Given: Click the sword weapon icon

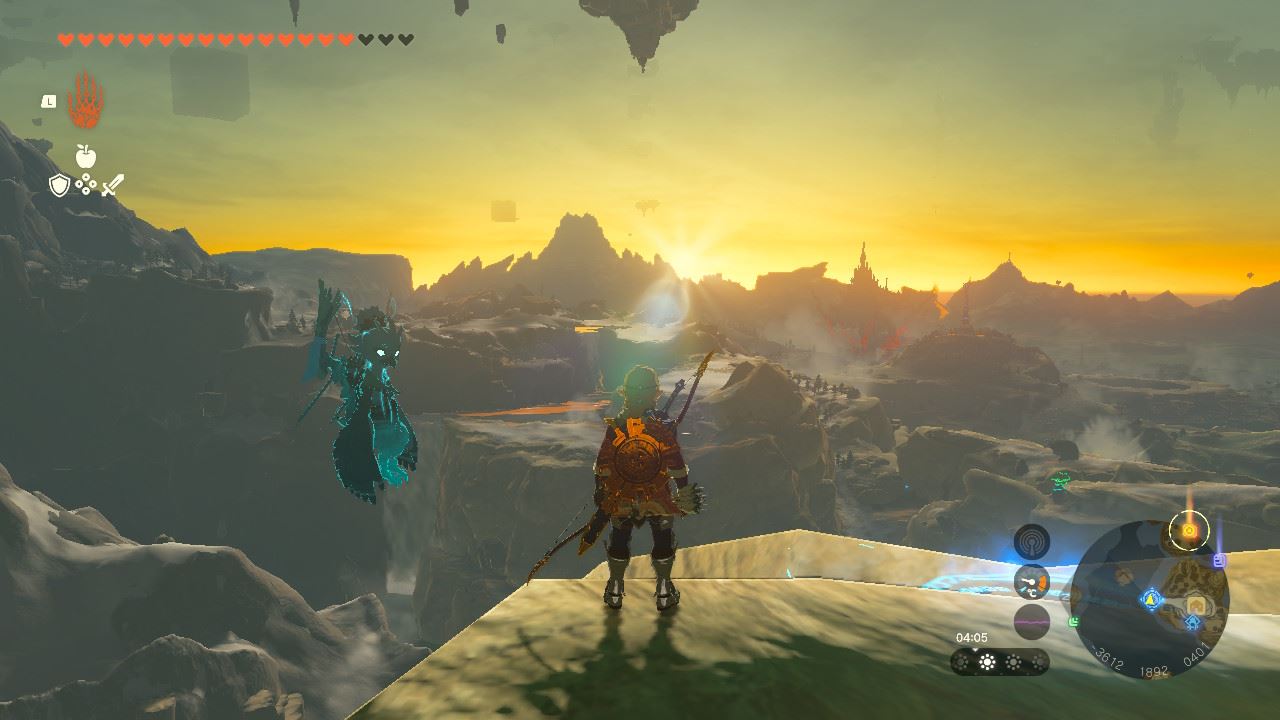Looking at the screenshot, I should 110,186.
